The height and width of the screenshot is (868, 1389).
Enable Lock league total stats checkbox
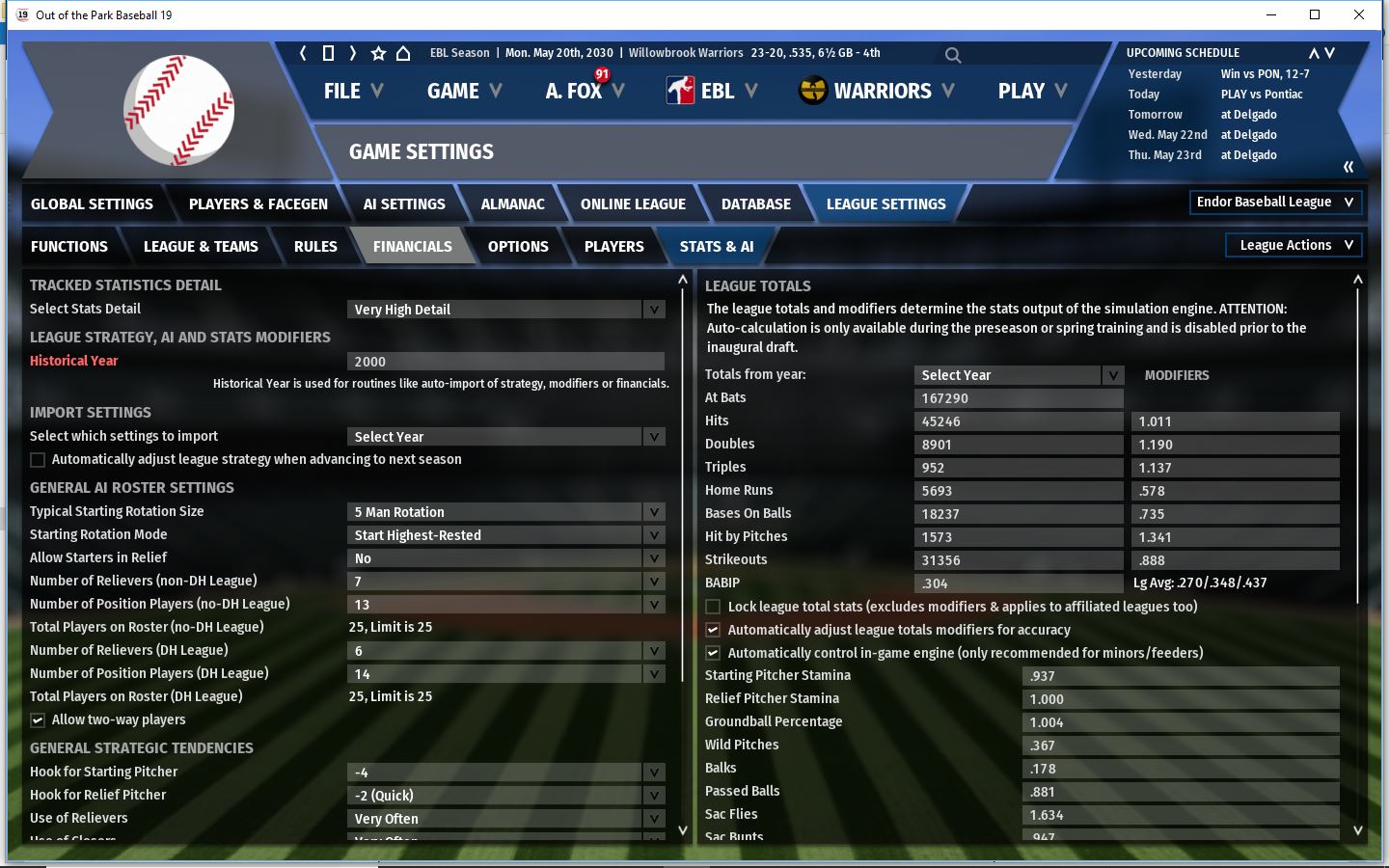pos(713,607)
